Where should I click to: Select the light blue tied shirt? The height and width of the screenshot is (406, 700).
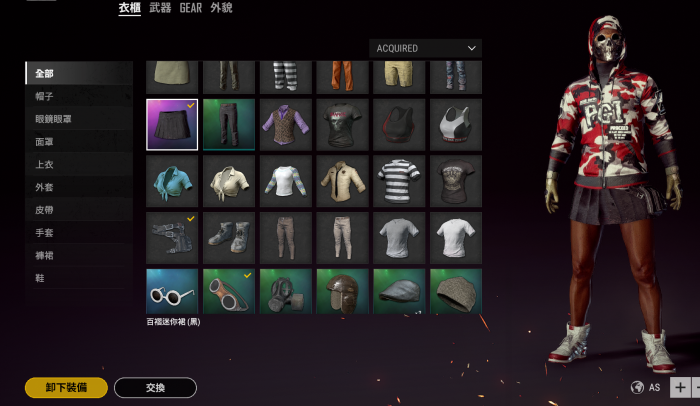coord(172,181)
